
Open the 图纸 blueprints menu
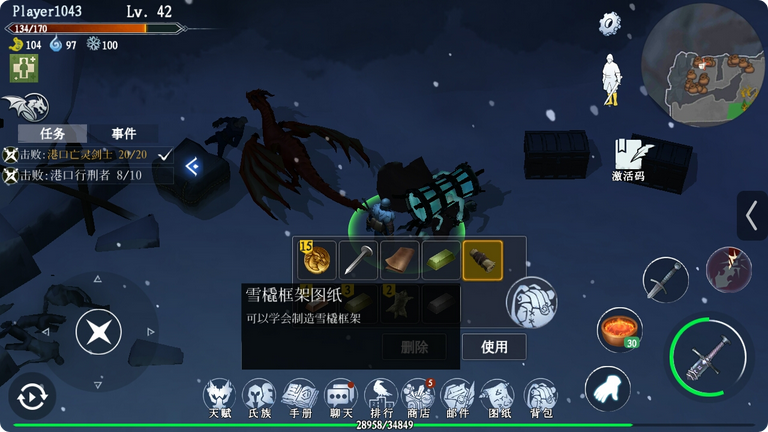pyautogui.click(x=499, y=397)
